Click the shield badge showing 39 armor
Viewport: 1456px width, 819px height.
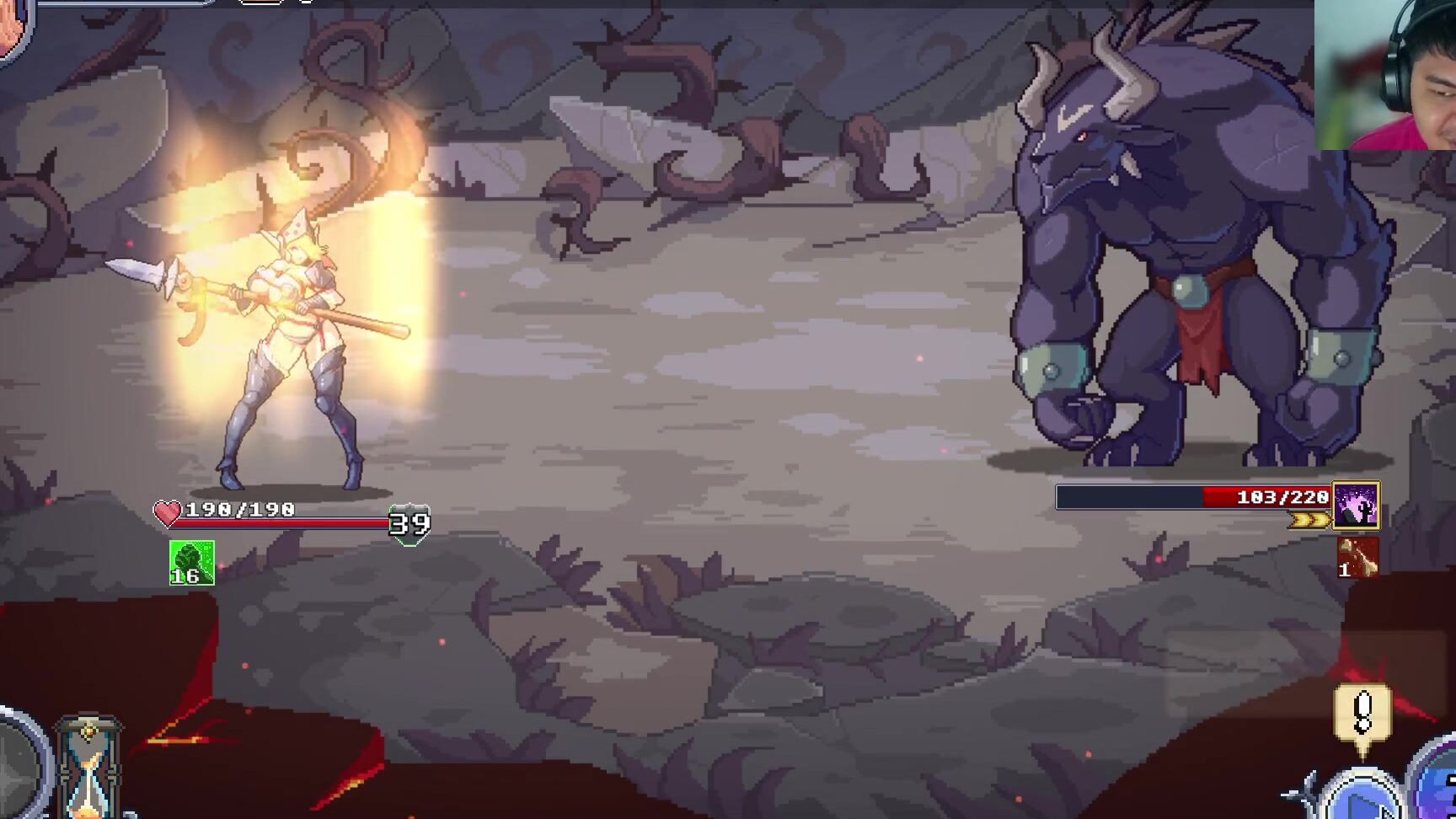[x=408, y=525]
